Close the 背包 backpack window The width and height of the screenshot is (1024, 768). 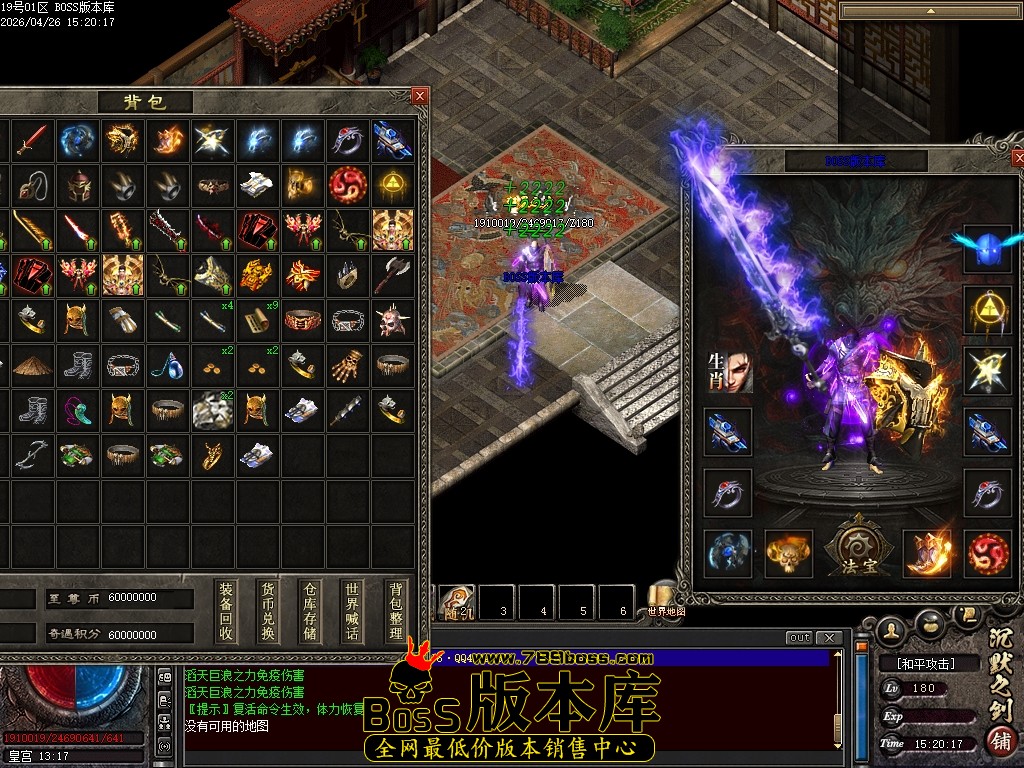click(x=420, y=96)
